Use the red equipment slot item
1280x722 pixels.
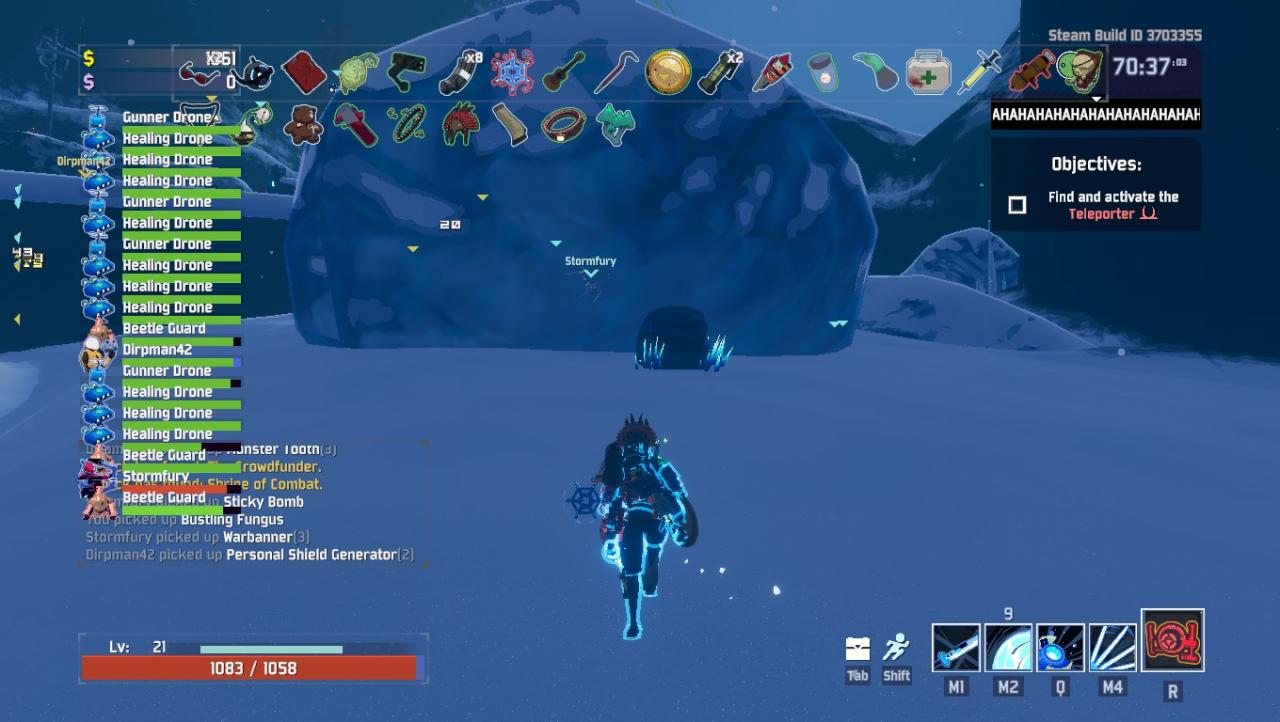point(1172,641)
